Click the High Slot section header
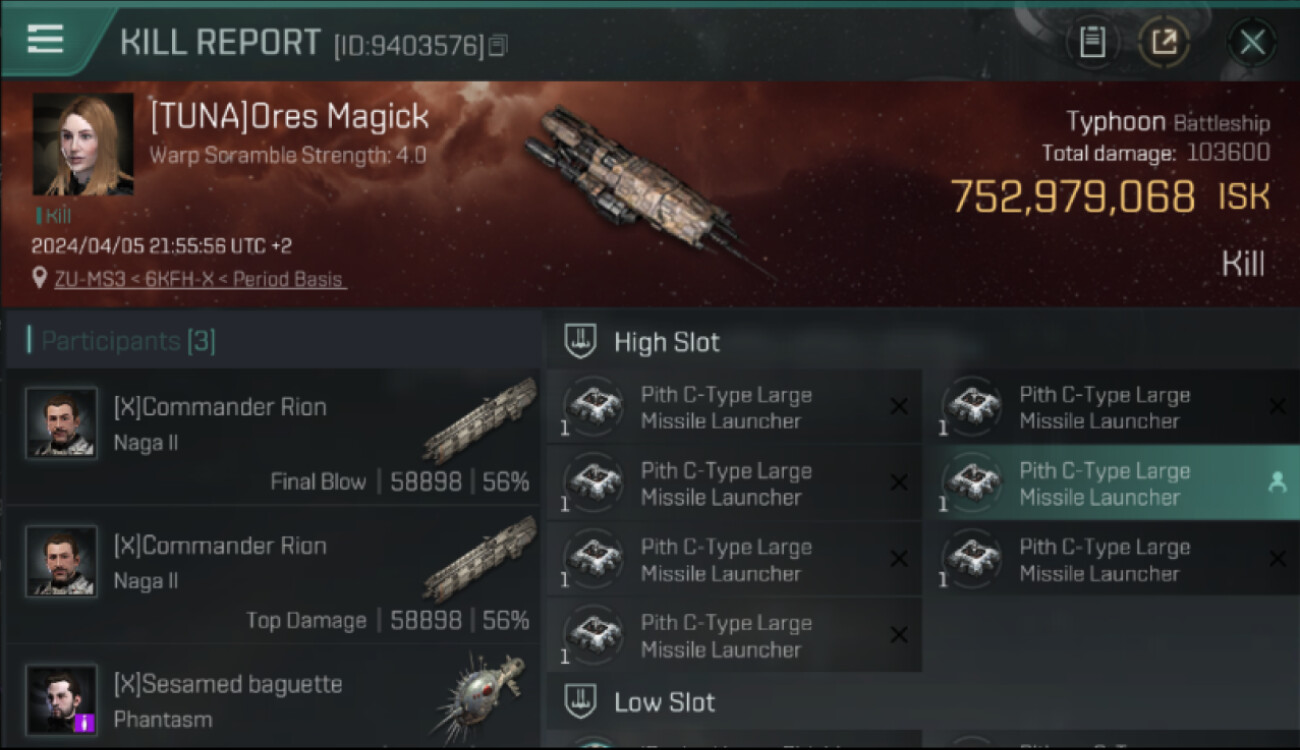The image size is (1300, 750). click(x=666, y=342)
